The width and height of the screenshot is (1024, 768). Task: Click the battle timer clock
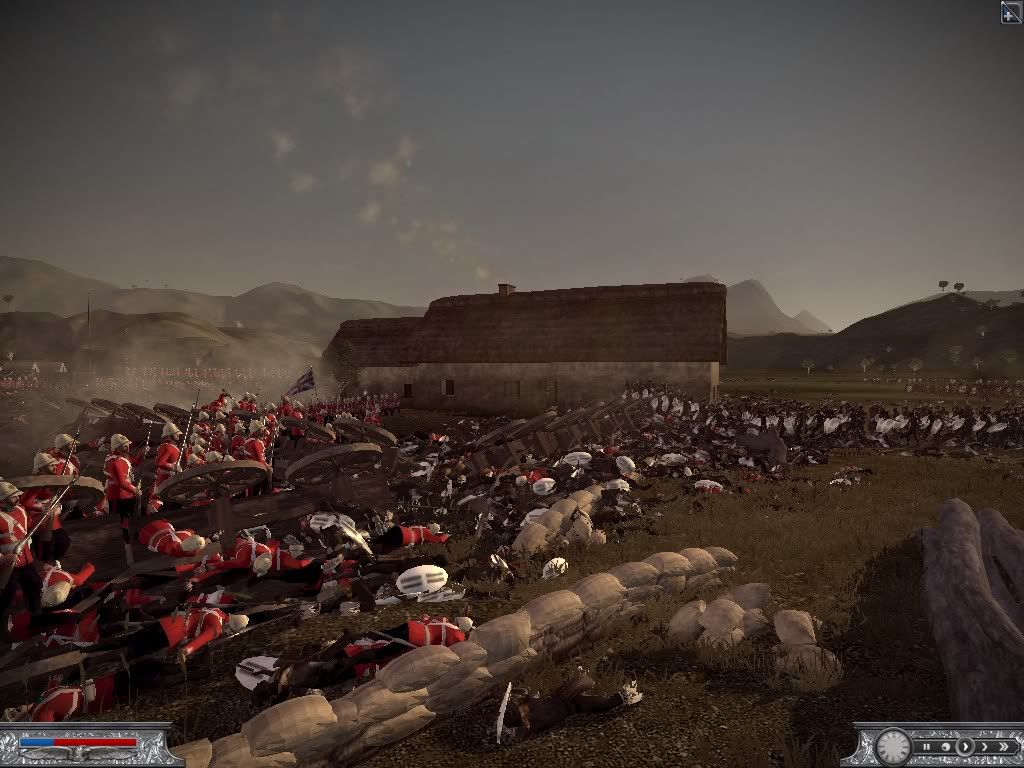[x=892, y=746]
